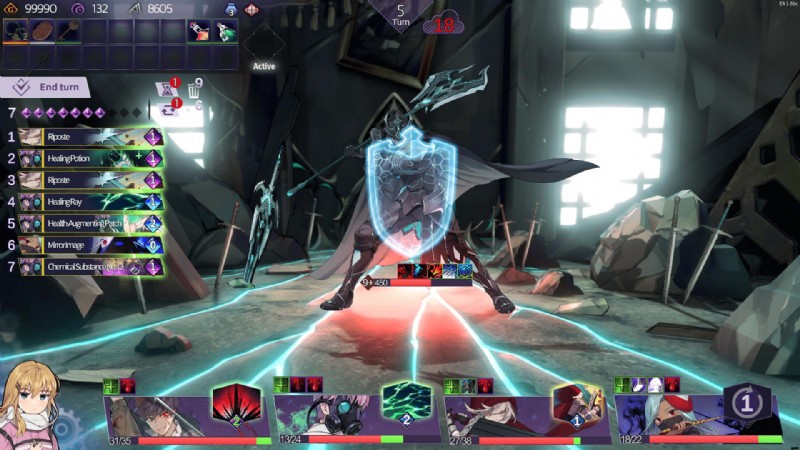The height and width of the screenshot is (450, 800).
Task: Open the discard pile trash icon
Action: pos(194,90)
